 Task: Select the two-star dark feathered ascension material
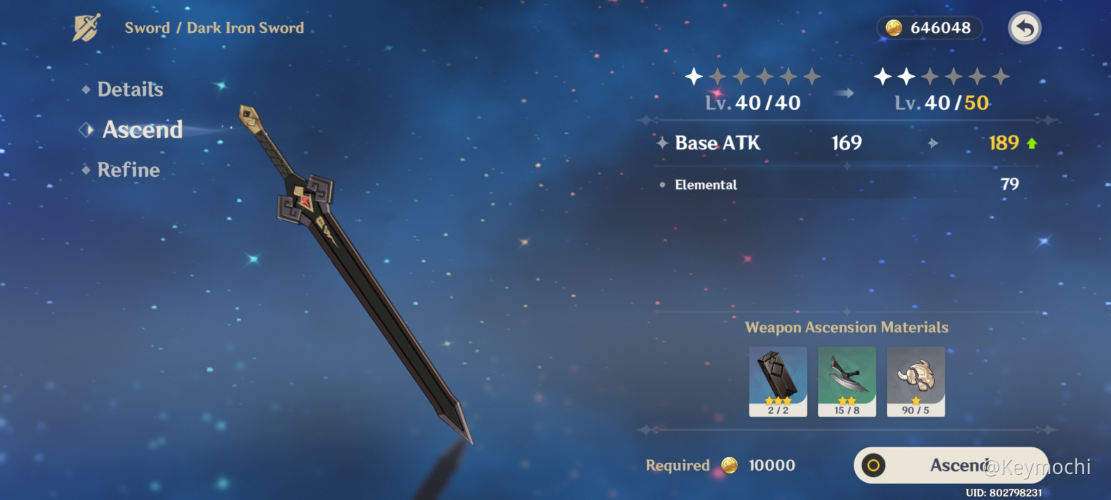[847, 381]
